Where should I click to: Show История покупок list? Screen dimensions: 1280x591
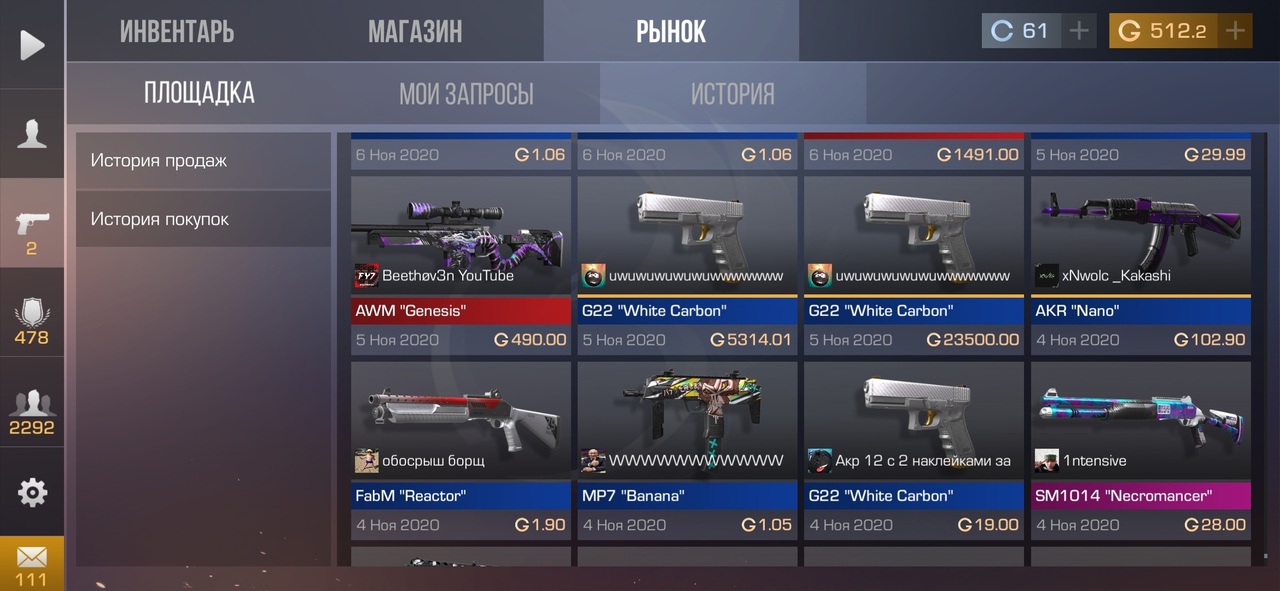(x=203, y=219)
